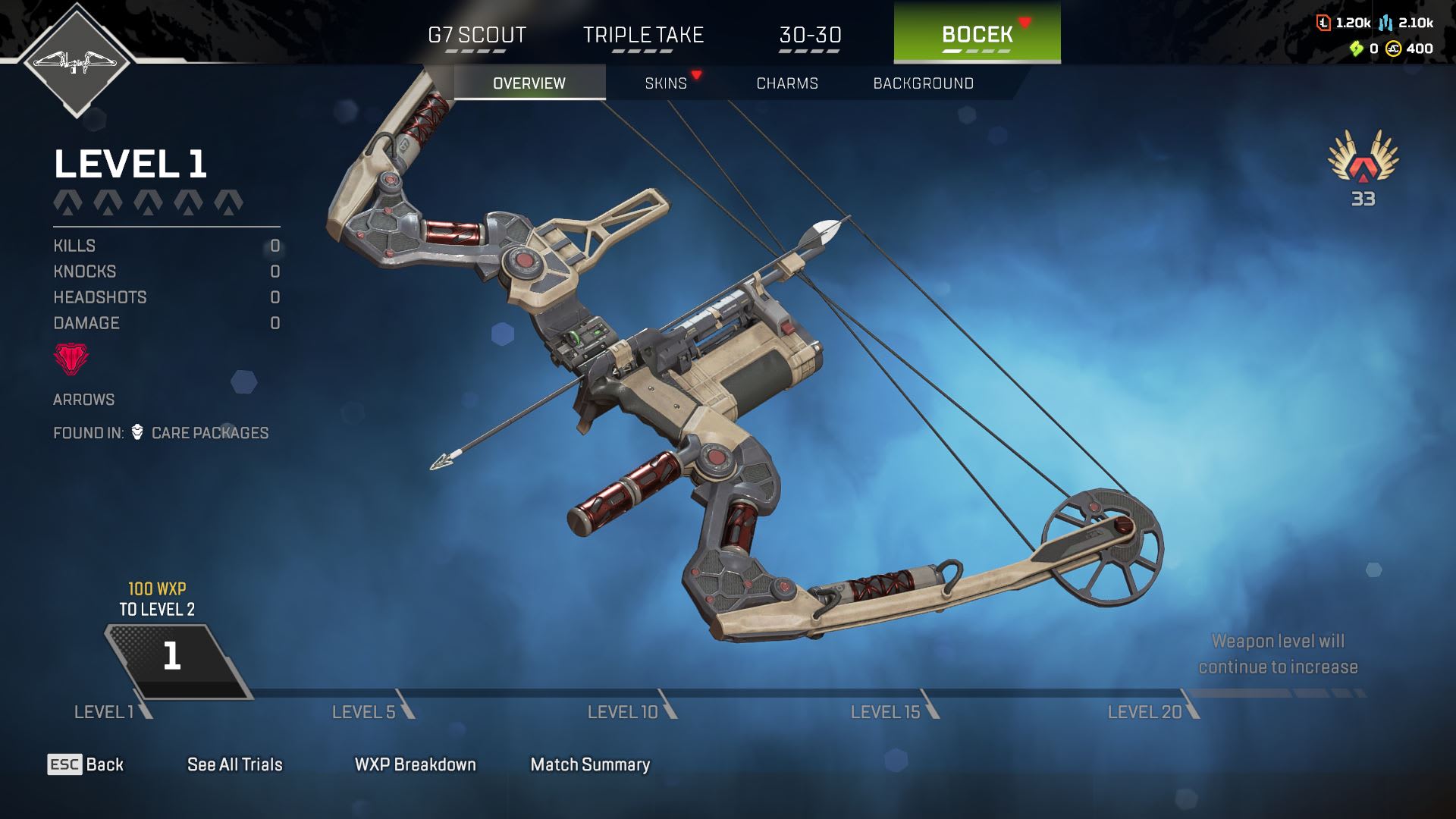Click the Apex Coins balance of 400

tap(1410, 49)
